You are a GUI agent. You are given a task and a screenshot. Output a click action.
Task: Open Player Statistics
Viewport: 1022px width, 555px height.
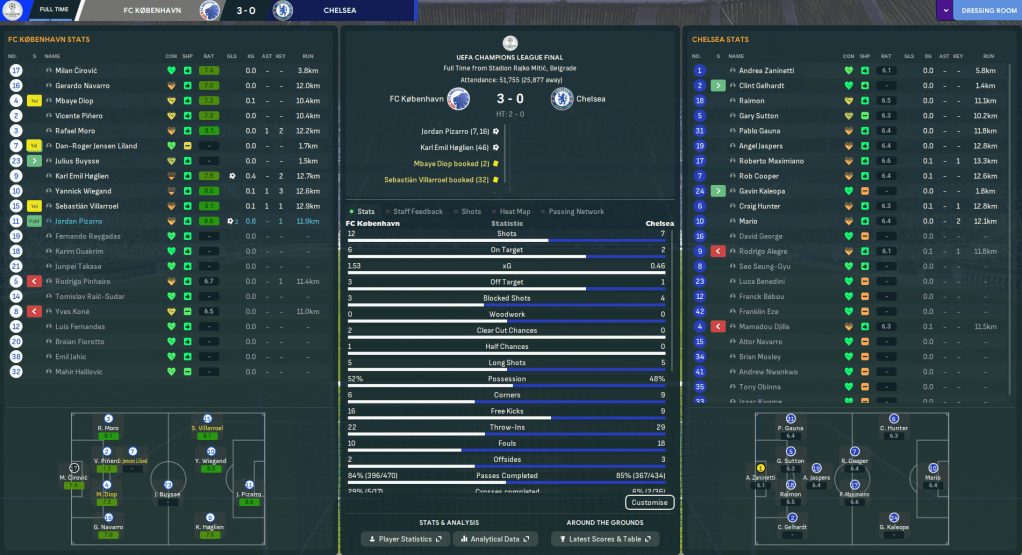pos(406,539)
